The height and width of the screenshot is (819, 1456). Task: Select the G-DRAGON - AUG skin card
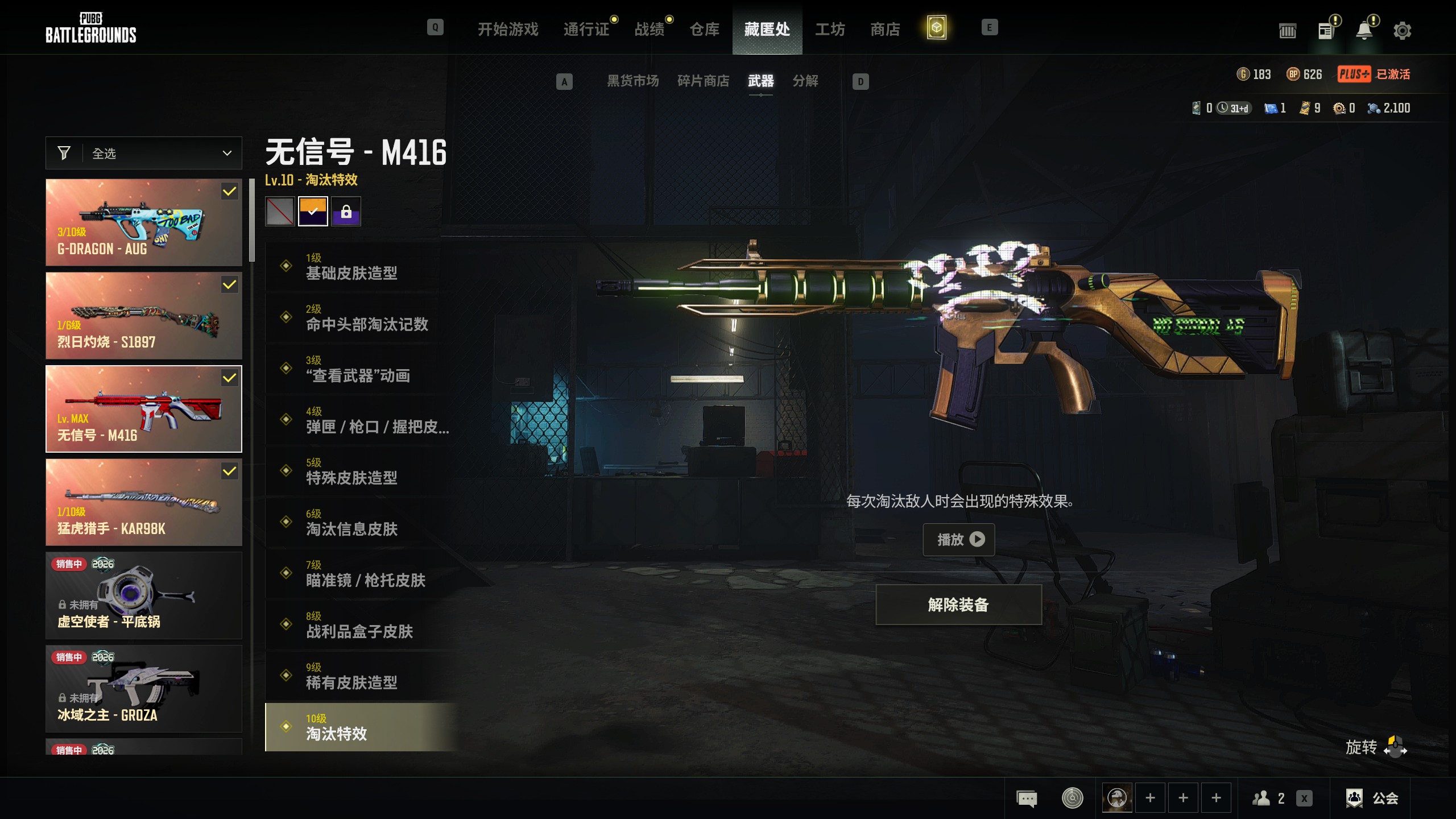tap(144, 222)
